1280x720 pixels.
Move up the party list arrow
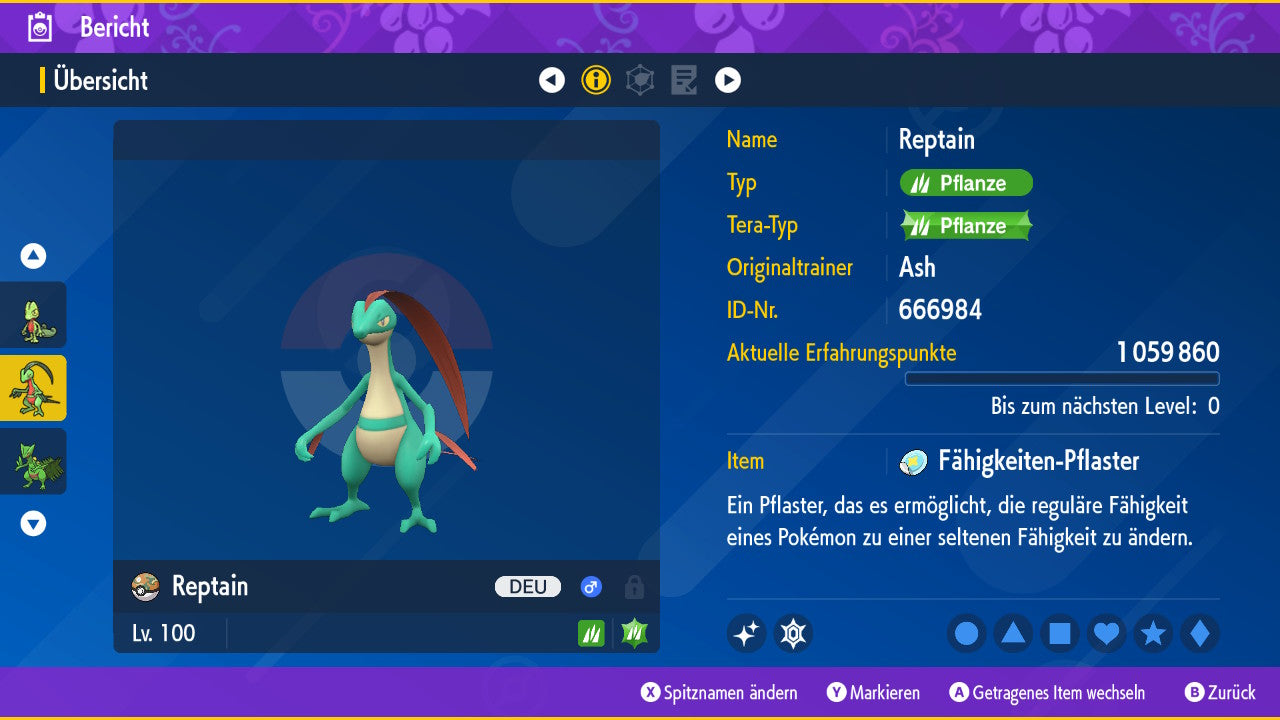[x=33, y=256]
